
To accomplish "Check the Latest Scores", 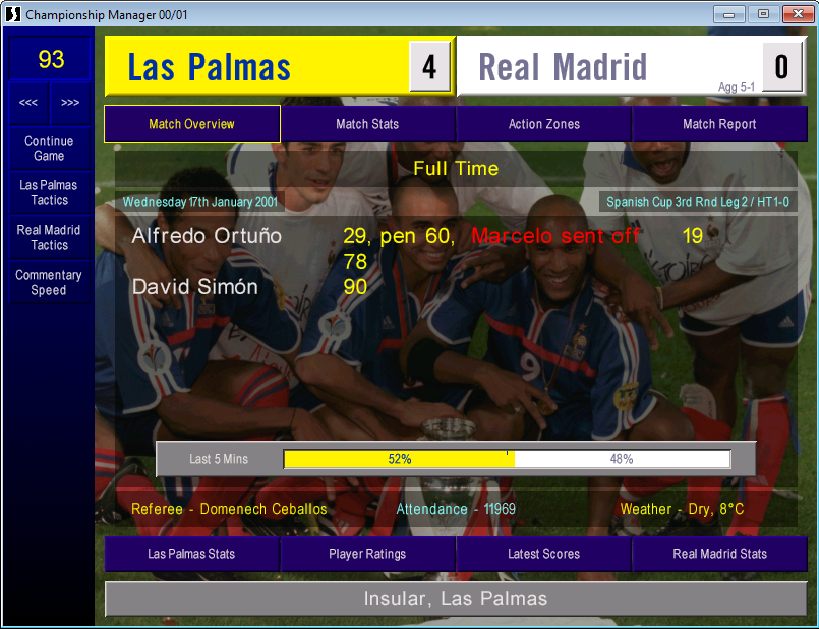I will pyautogui.click(x=544, y=554).
